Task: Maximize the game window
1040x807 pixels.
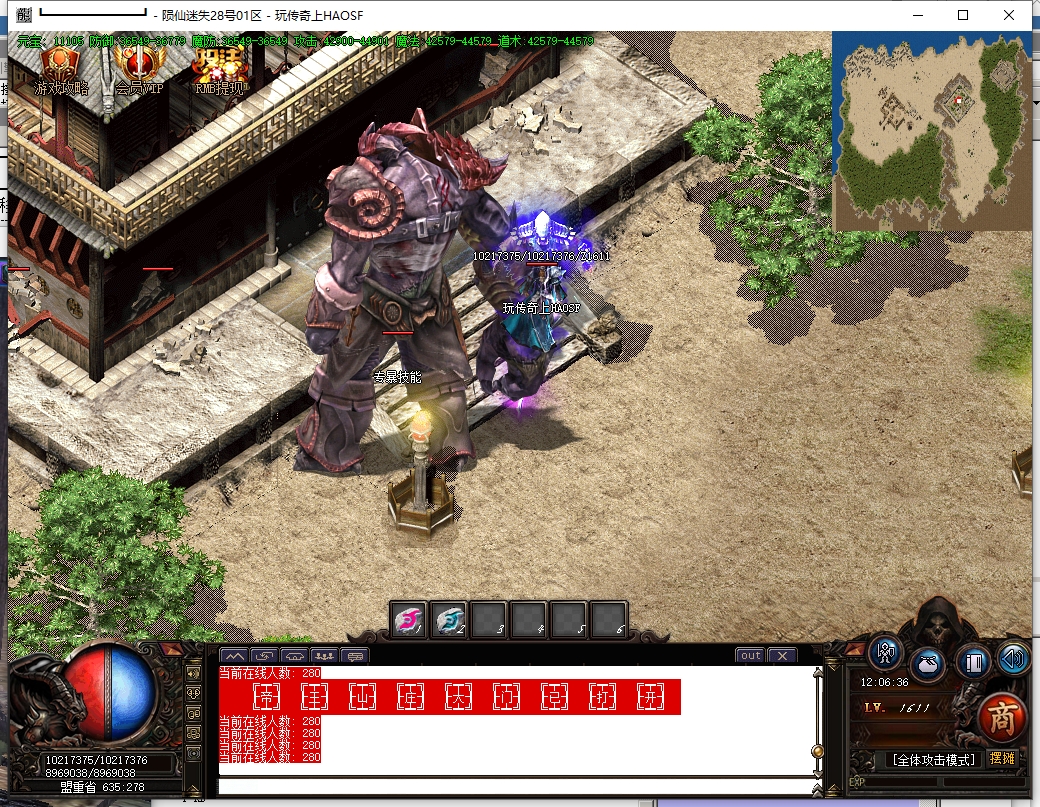Action: tap(963, 15)
